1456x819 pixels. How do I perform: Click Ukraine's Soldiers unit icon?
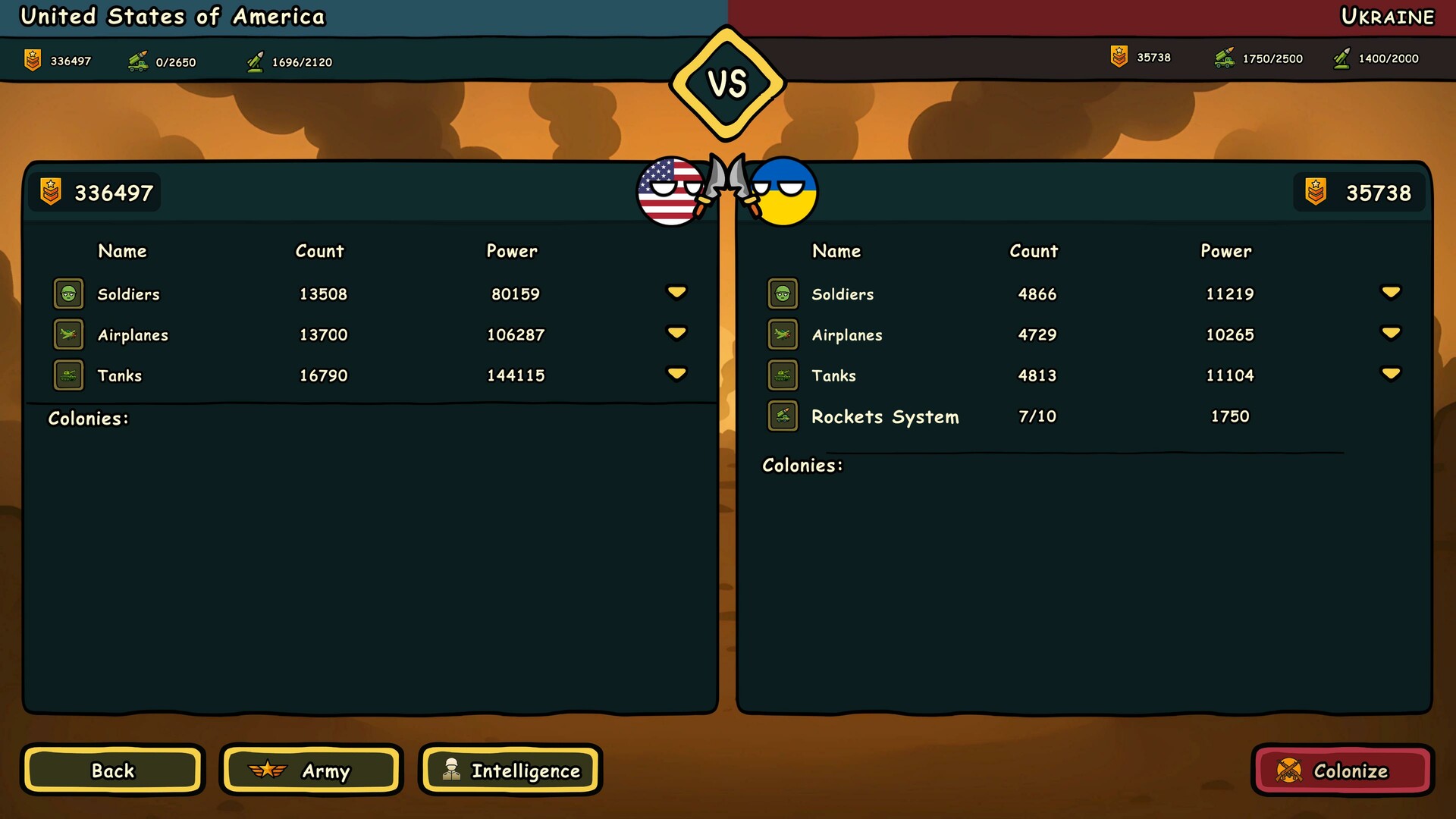[x=783, y=293]
